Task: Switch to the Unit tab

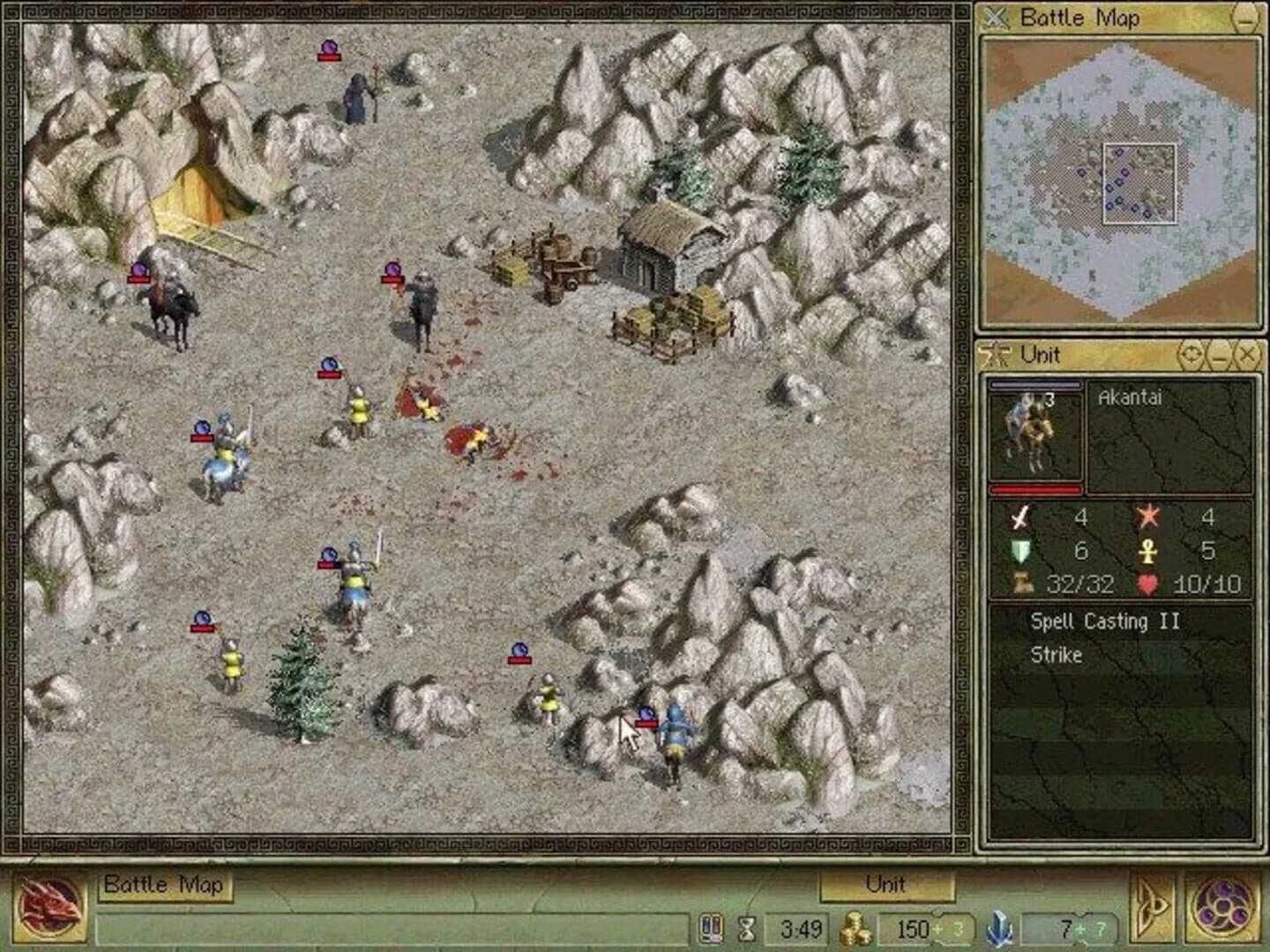Action: (887, 886)
